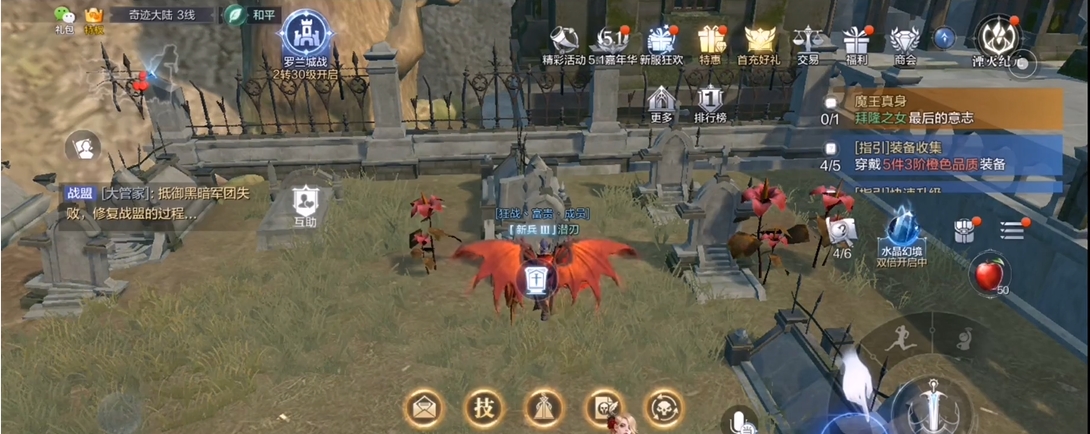Open the 商会 diamond guild icon
This screenshot has width=1090, height=434.
coord(905,41)
